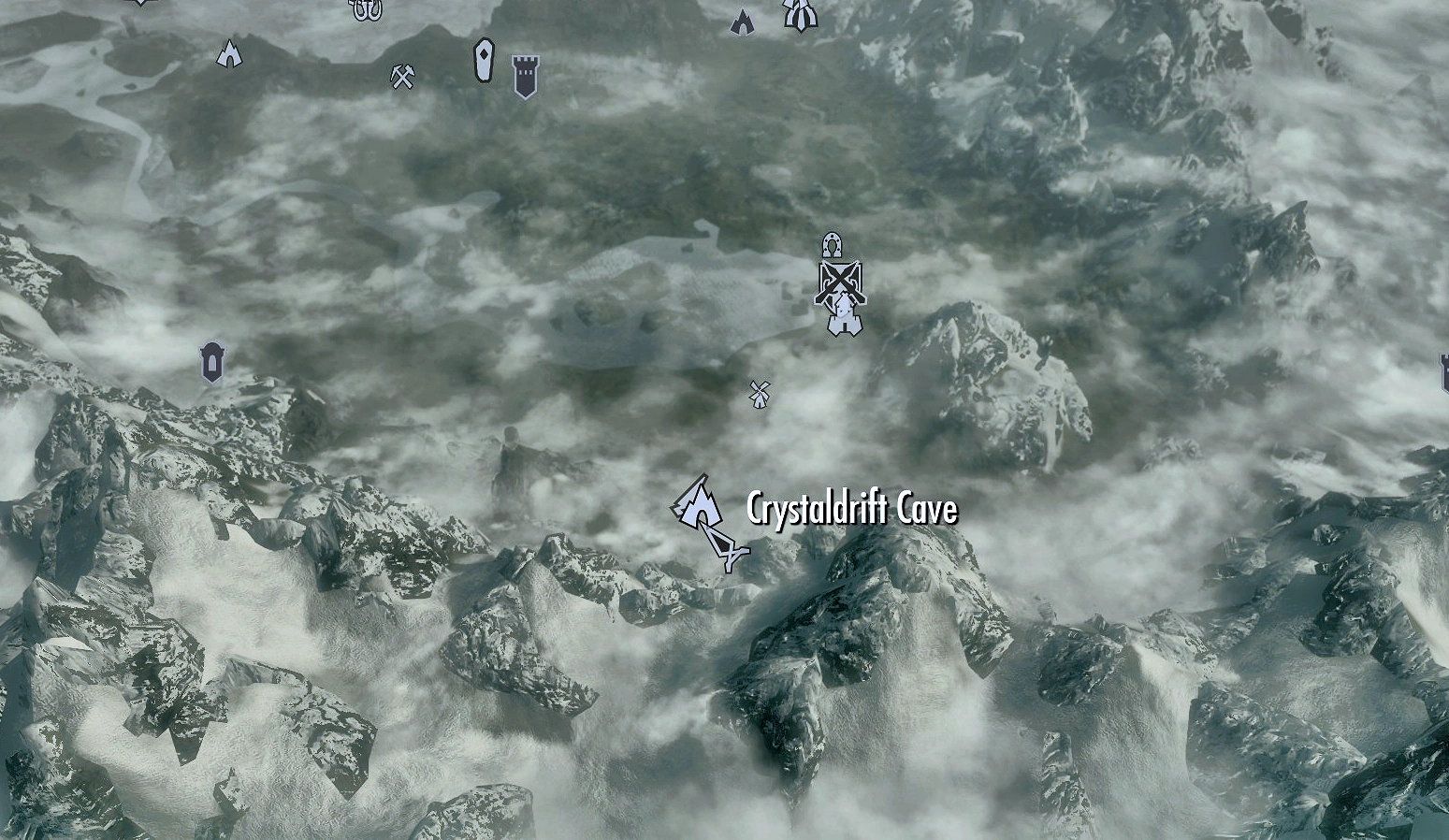Click the dark doorway ruin marker on the left

click(210, 360)
